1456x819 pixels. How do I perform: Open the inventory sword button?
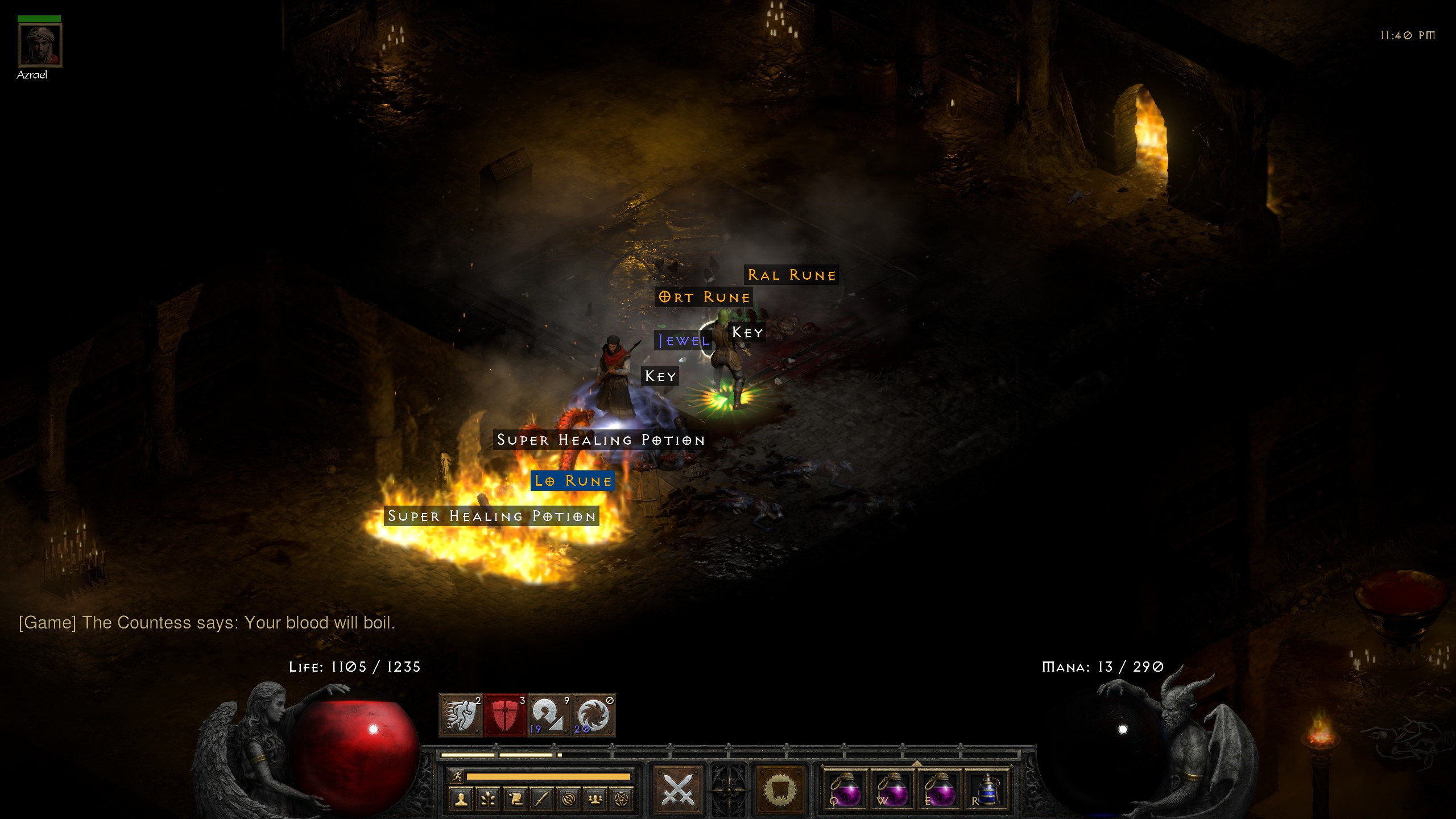541,799
